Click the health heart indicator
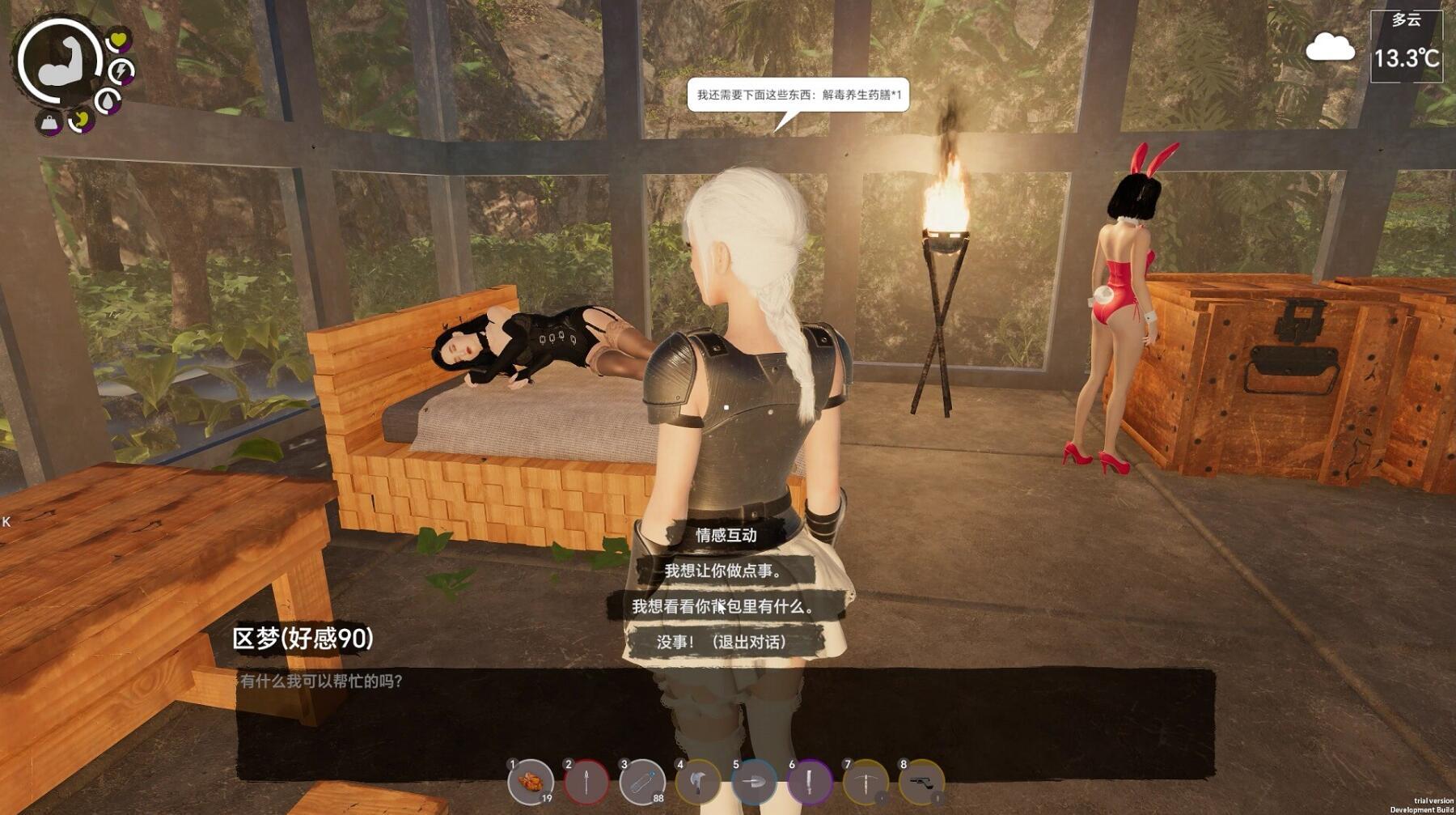 (117, 41)
